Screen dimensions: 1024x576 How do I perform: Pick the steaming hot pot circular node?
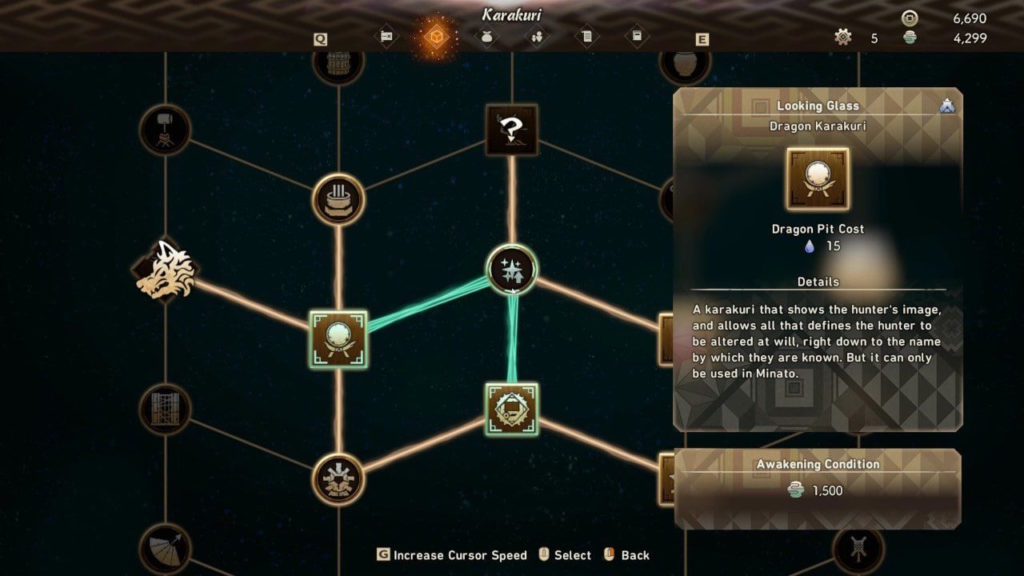pos(338,199)
